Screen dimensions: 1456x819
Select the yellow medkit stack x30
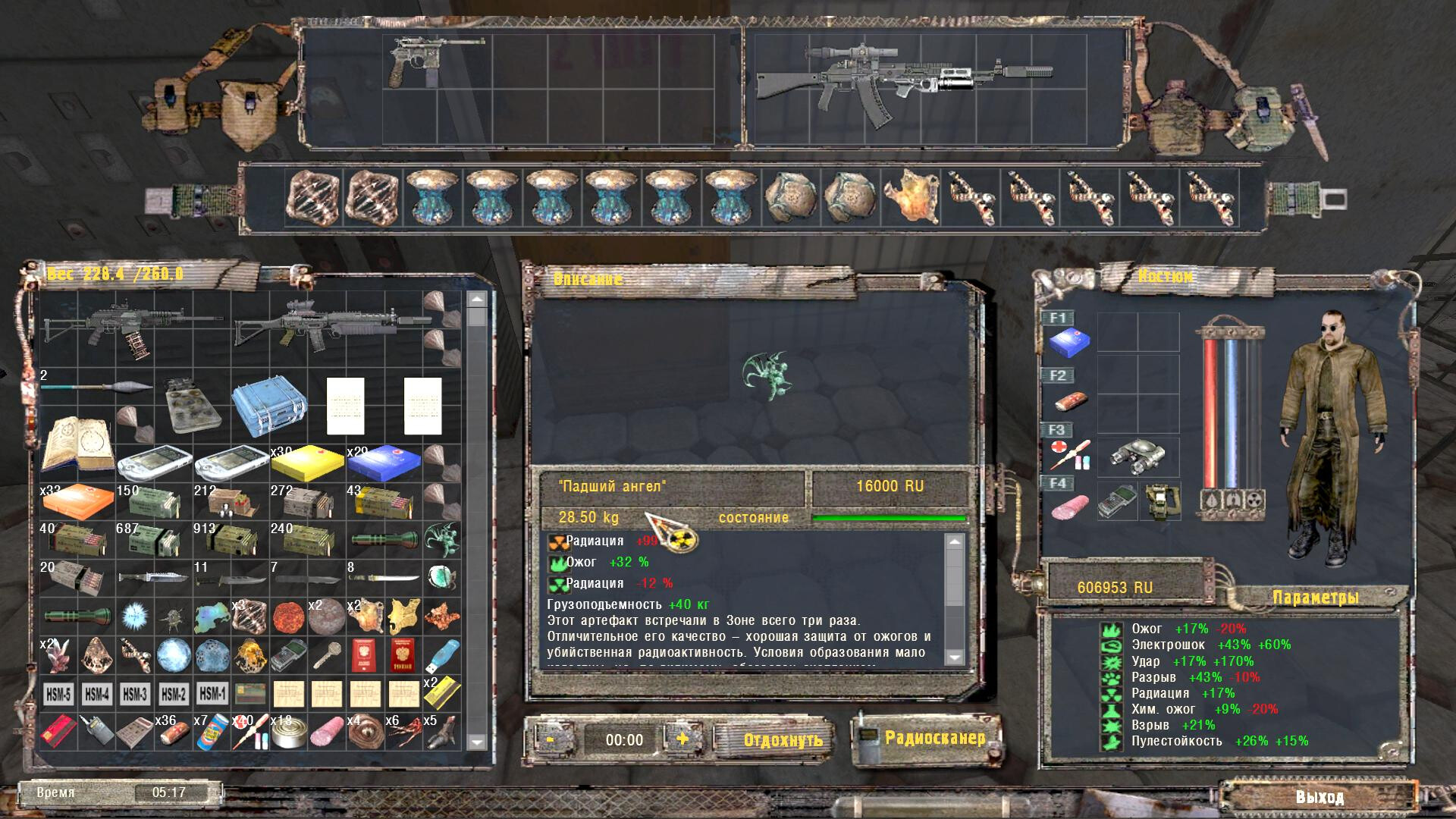(x=307, y=464)
